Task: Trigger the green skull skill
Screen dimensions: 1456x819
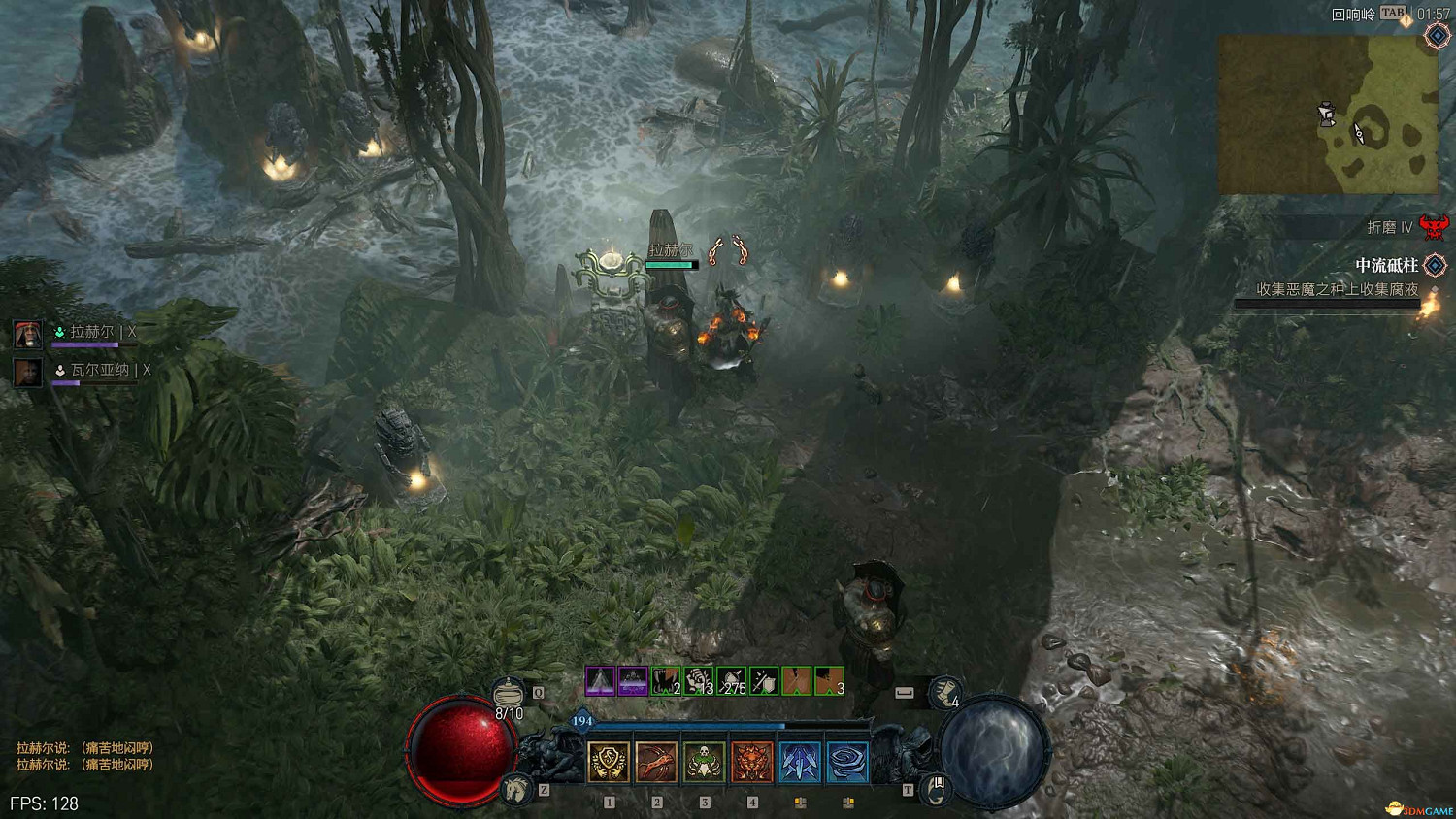Action: [704, 762]
